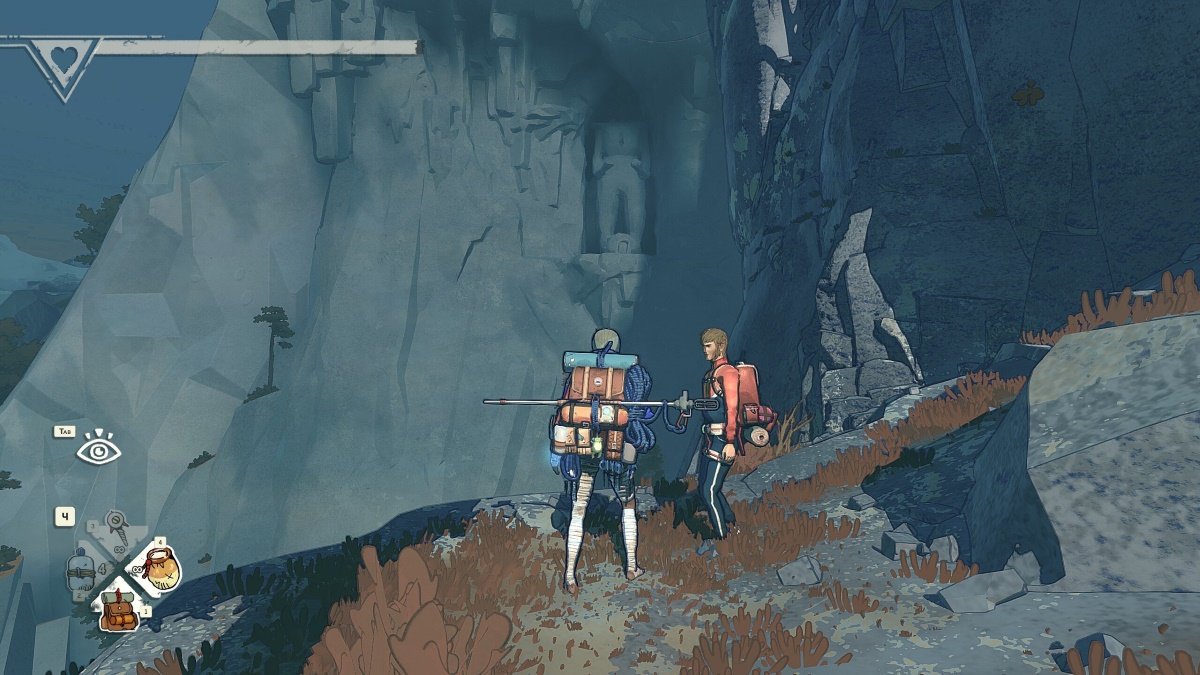The image size is (1200, 675).
Task: Open the orange backpack slot
Action: 118,609
